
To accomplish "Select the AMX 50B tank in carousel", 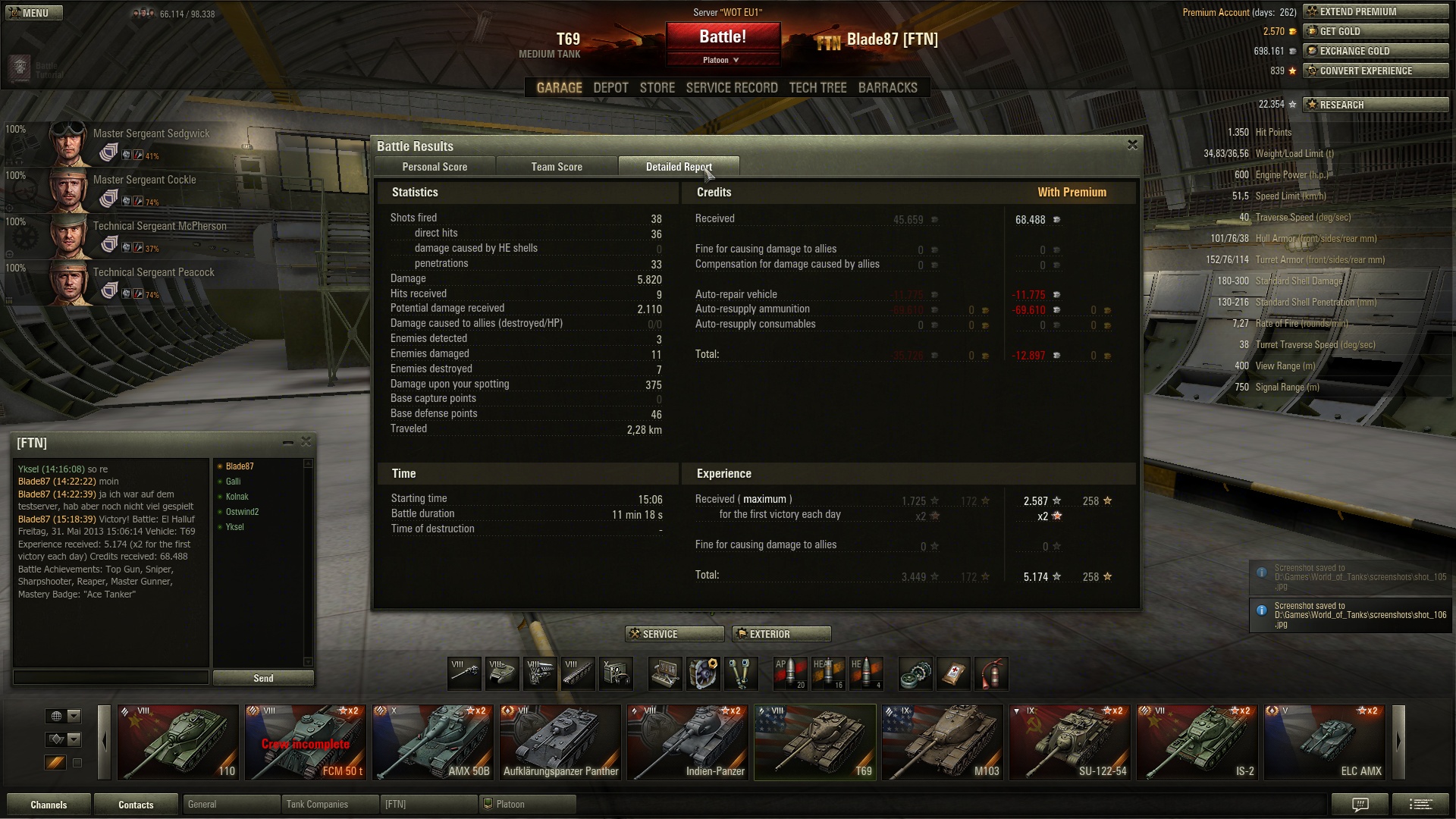I will pyautogui.click(x=433, y=742).
